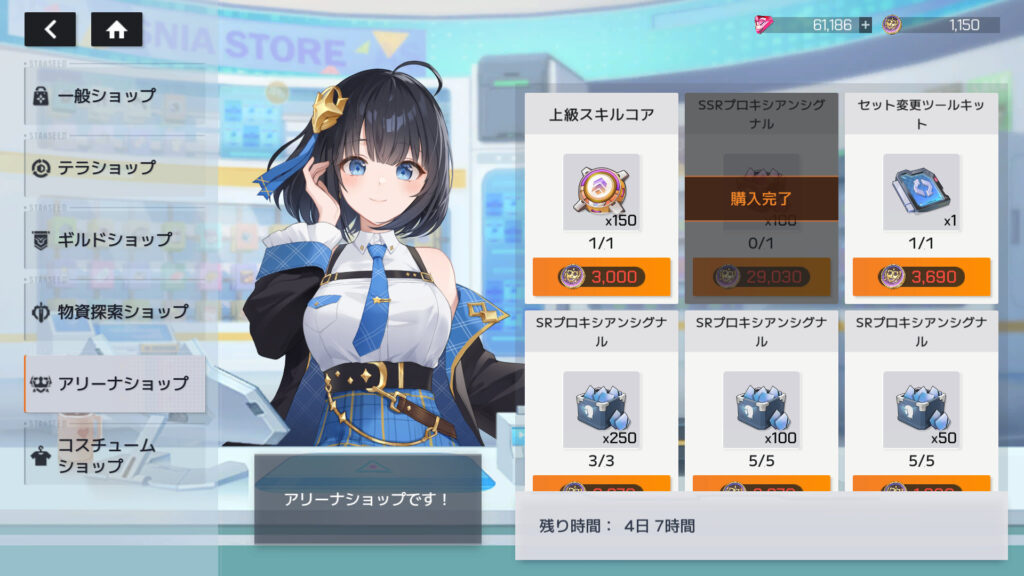This screenshot has width=1024, height=576.
Task: Select the ギルドショップ tab
Action: click(114, 240)
